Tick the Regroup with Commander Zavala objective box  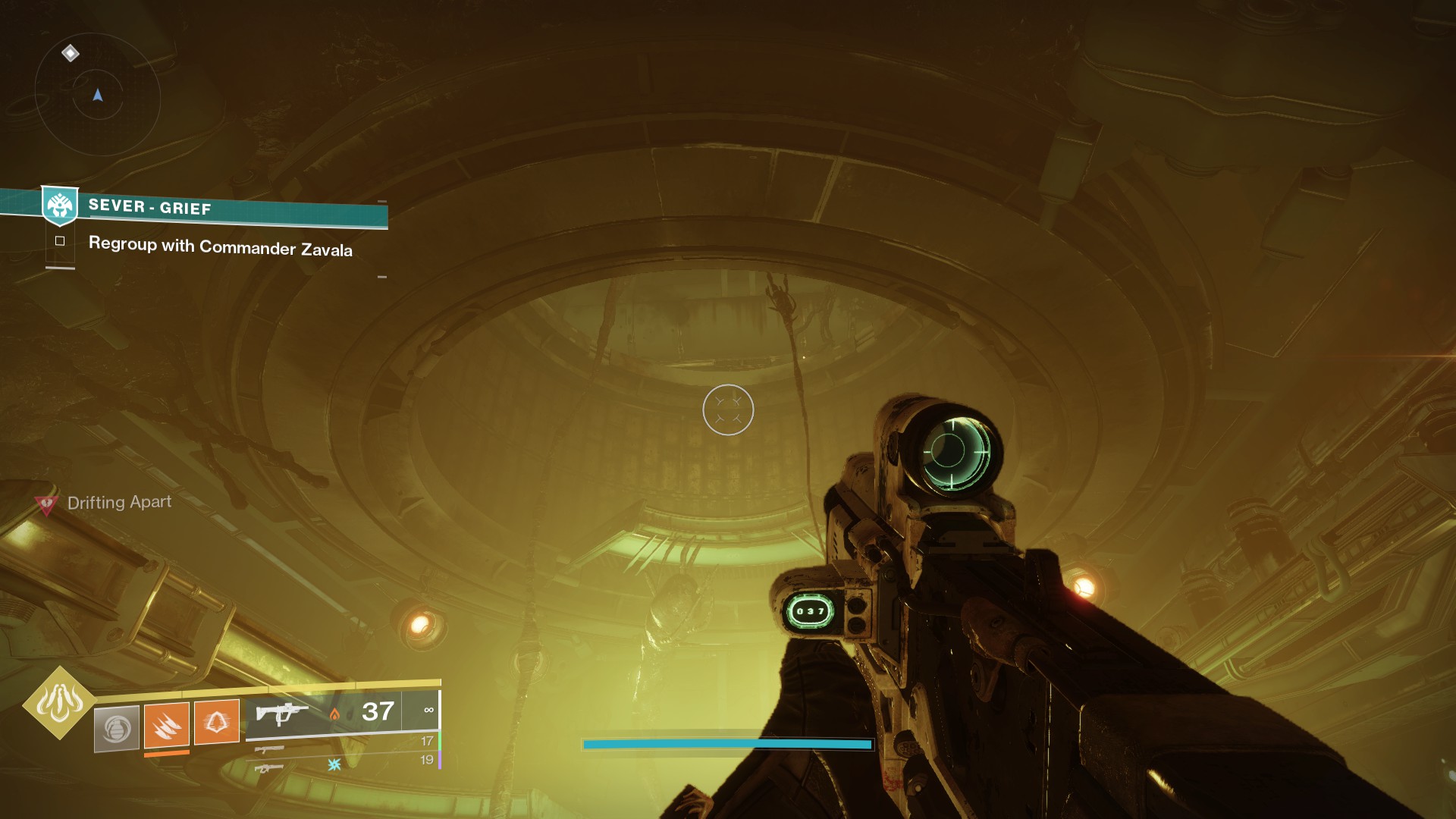click(x=60, y=241)
